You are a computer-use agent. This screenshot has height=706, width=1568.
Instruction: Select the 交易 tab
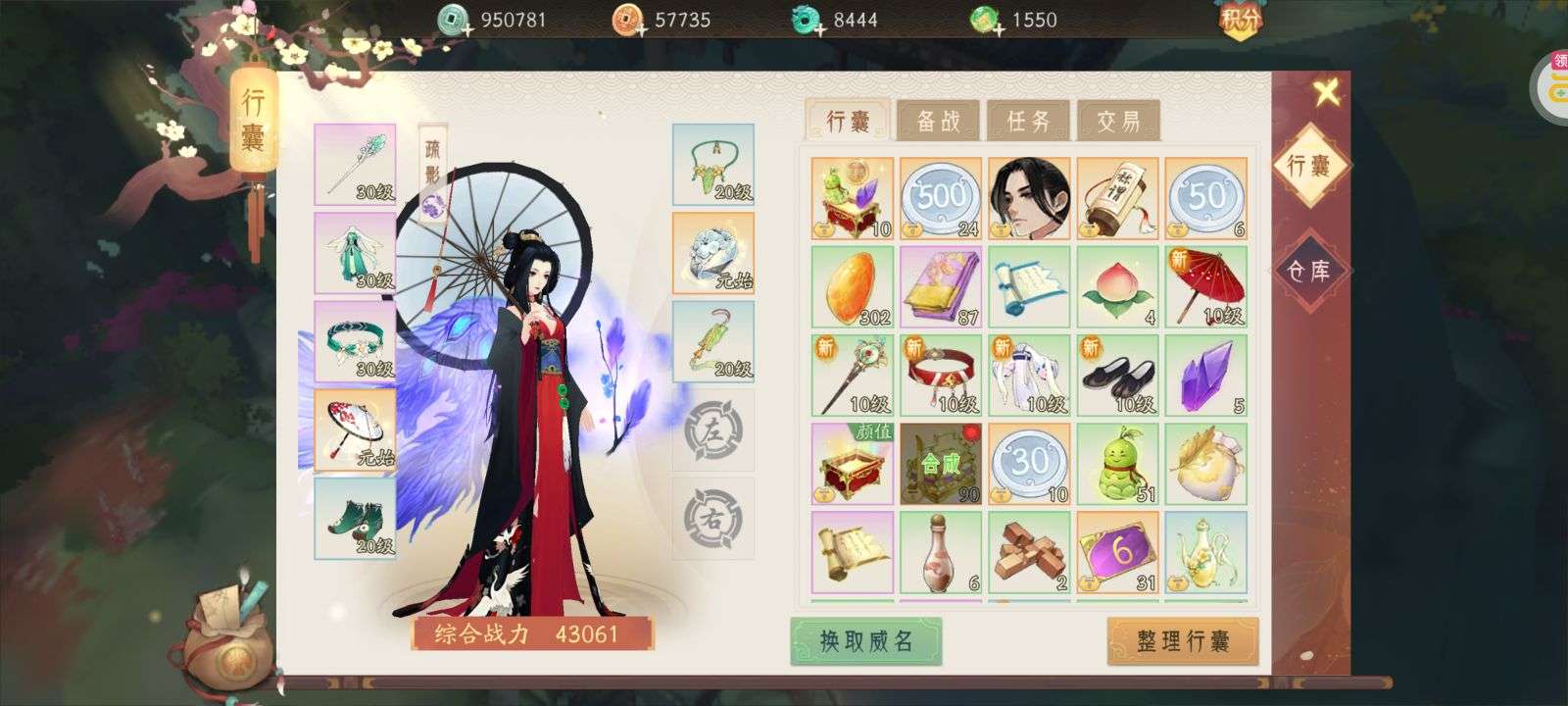point(1118,121)
